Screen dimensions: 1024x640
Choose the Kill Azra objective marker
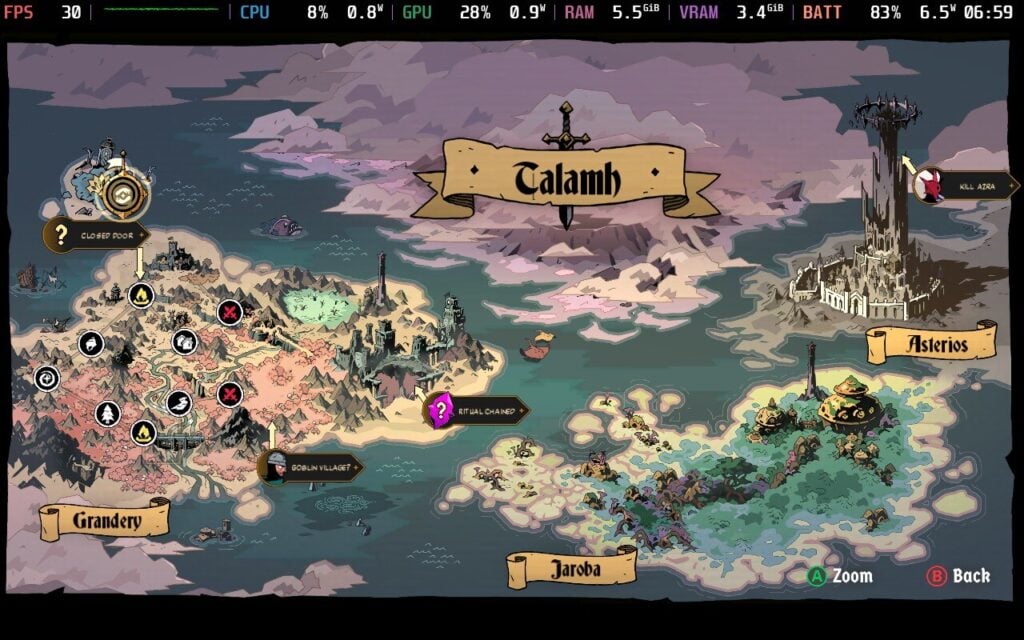963,186
